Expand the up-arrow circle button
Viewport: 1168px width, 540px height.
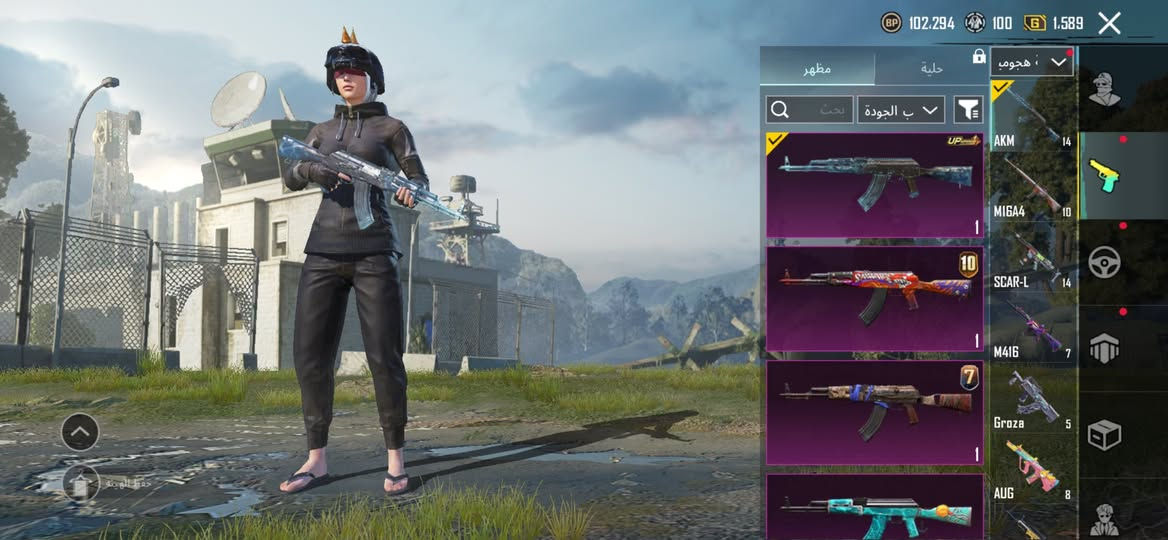pos(80,432)
